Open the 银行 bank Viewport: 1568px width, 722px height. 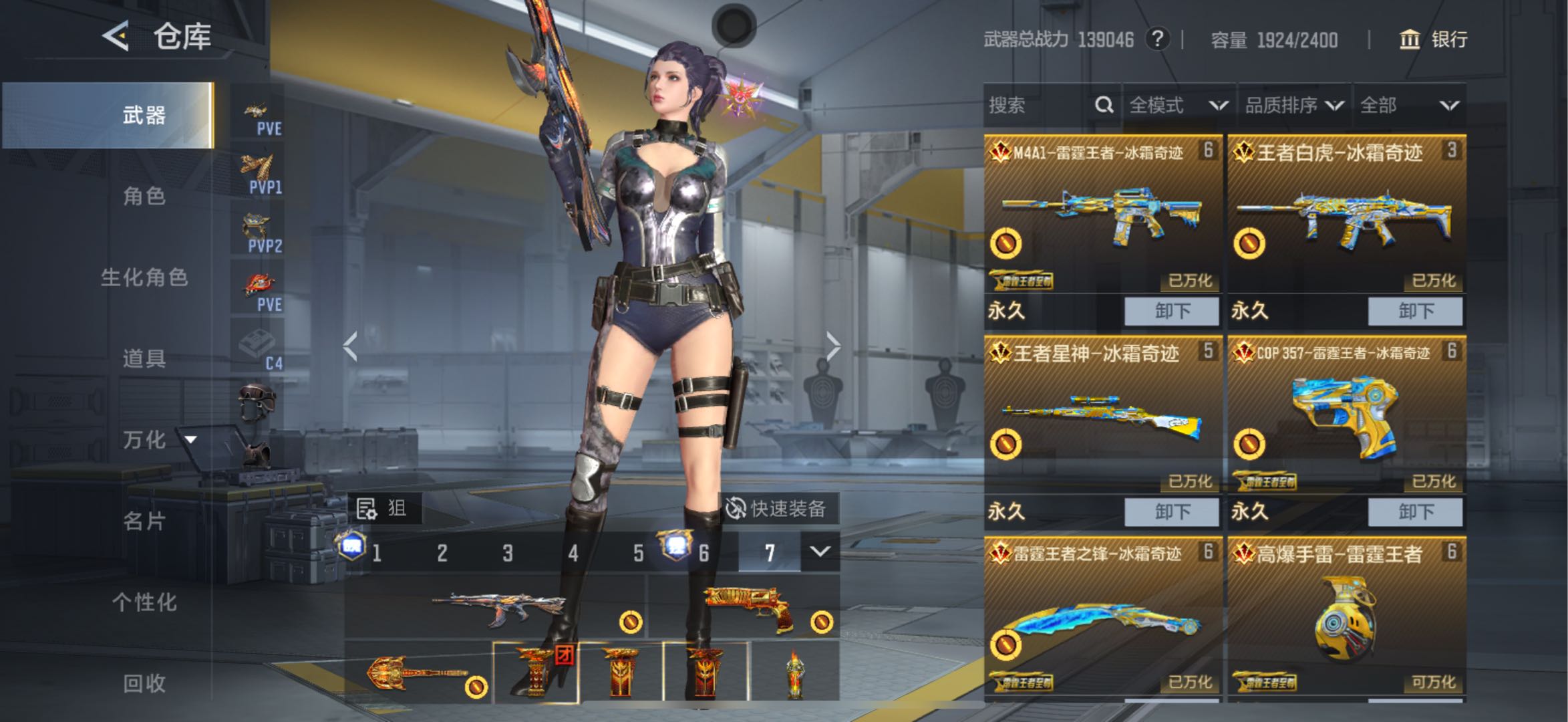[x=1434, y=39]
